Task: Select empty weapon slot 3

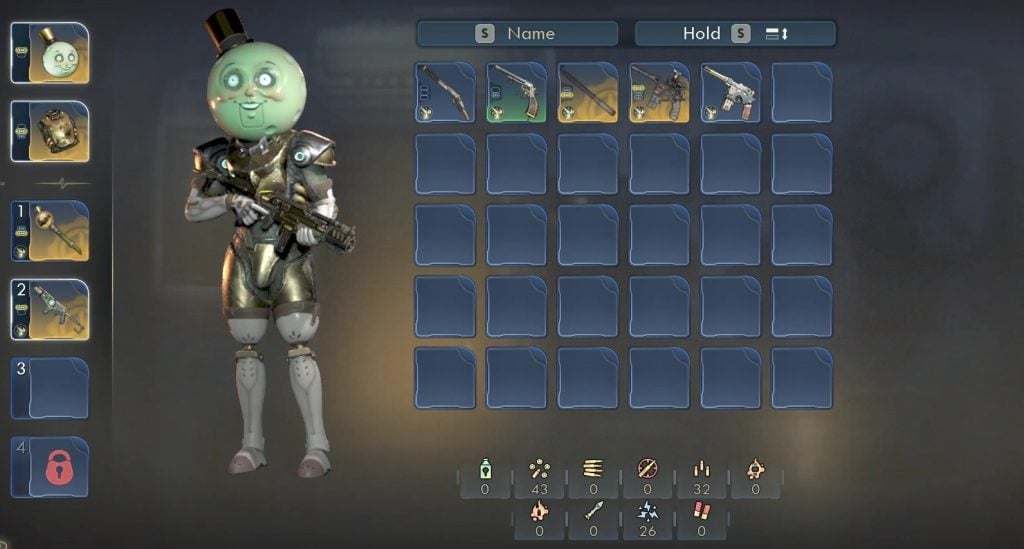Action: 50,387
